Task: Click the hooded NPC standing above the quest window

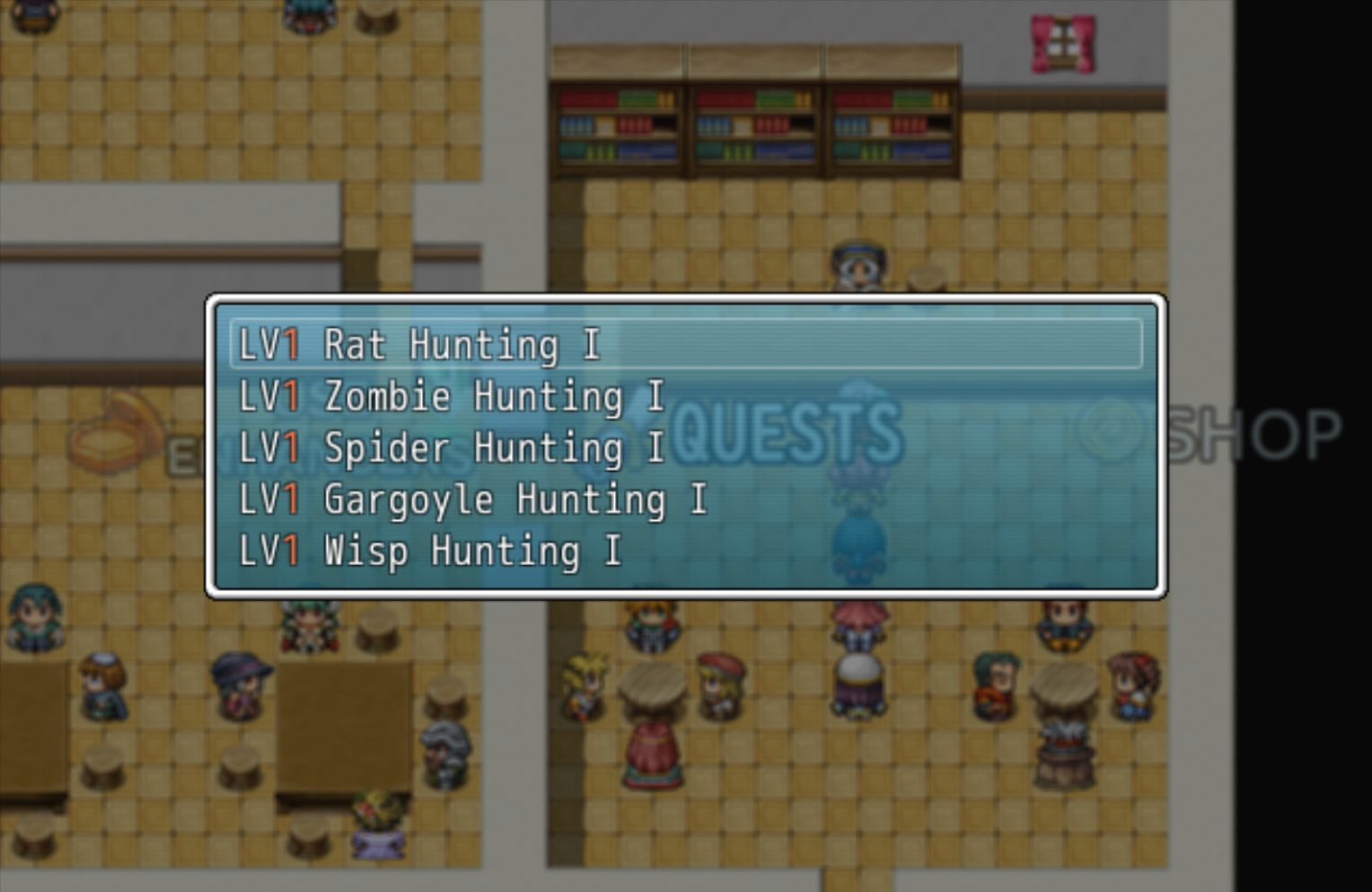Action: pyautogui.click(x=857, y=265)
